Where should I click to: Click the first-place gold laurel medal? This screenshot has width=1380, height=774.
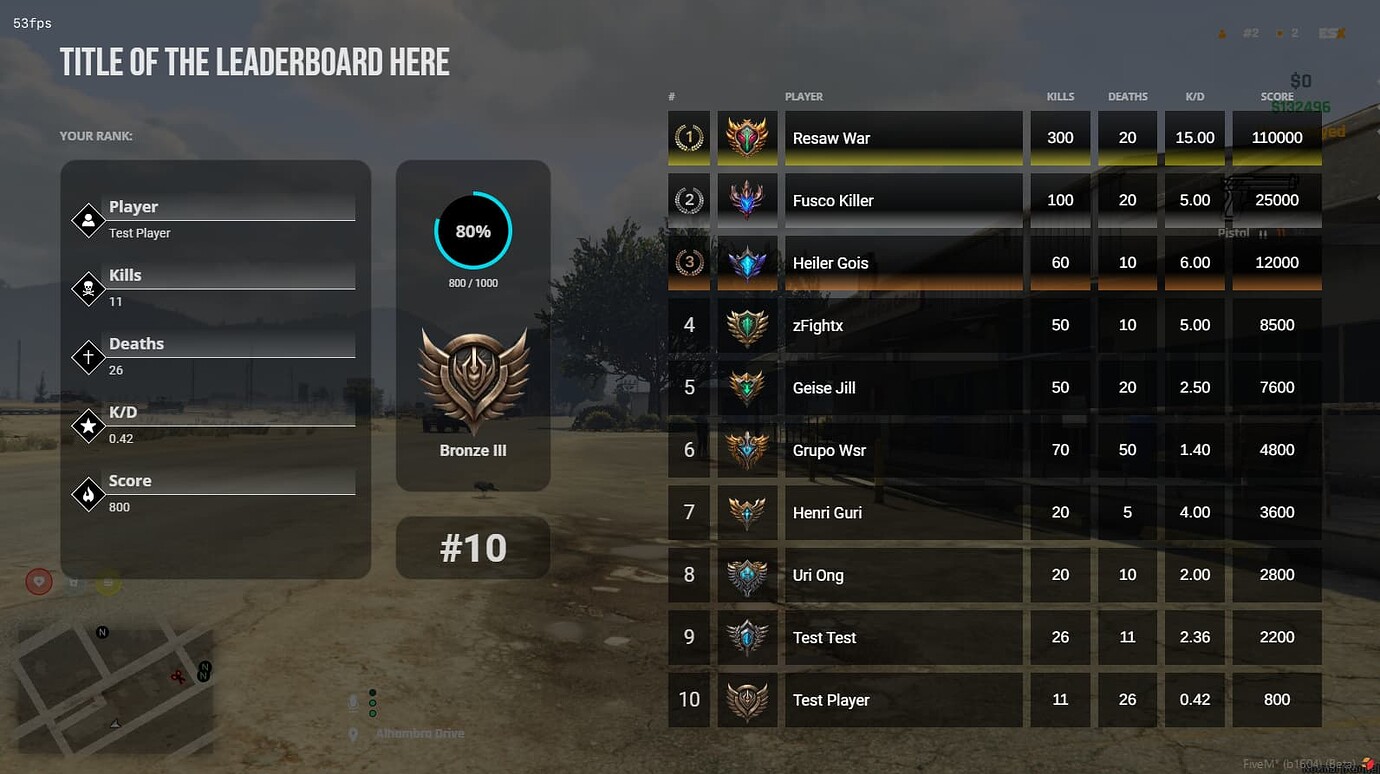[688, 137]
